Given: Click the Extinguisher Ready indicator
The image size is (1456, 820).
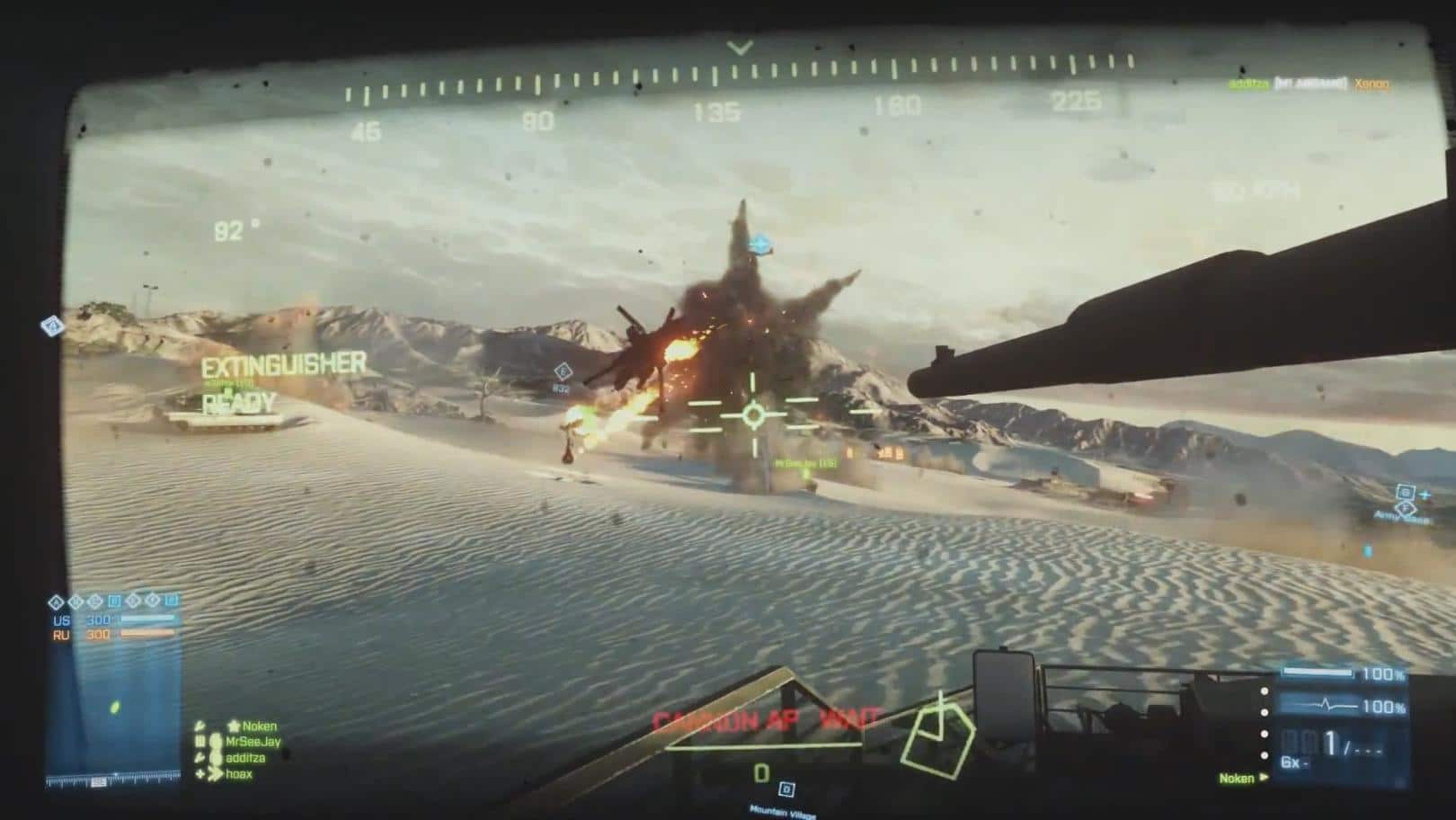Looking at the screenshot, I should pos(283,381).
